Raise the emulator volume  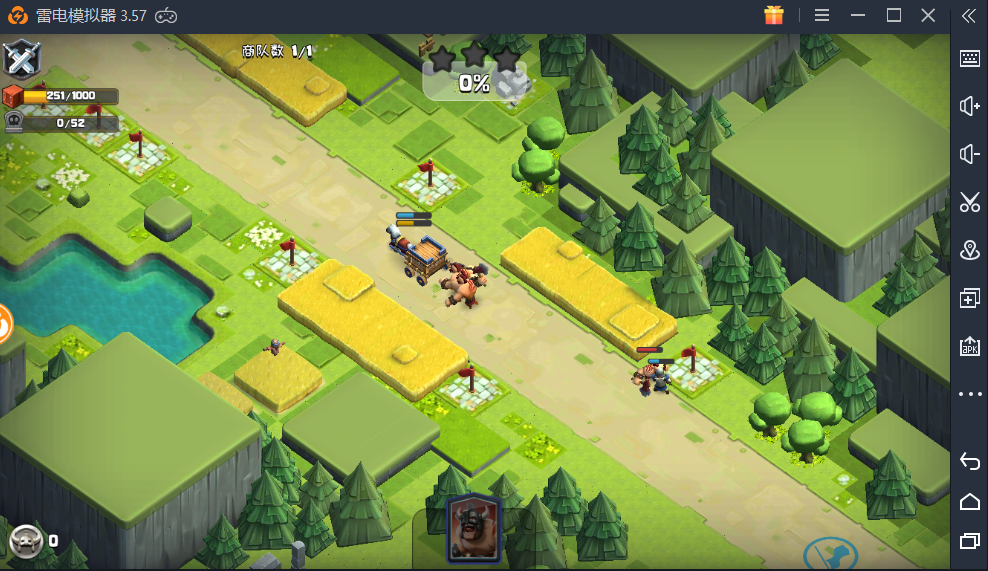coord(969,106)
